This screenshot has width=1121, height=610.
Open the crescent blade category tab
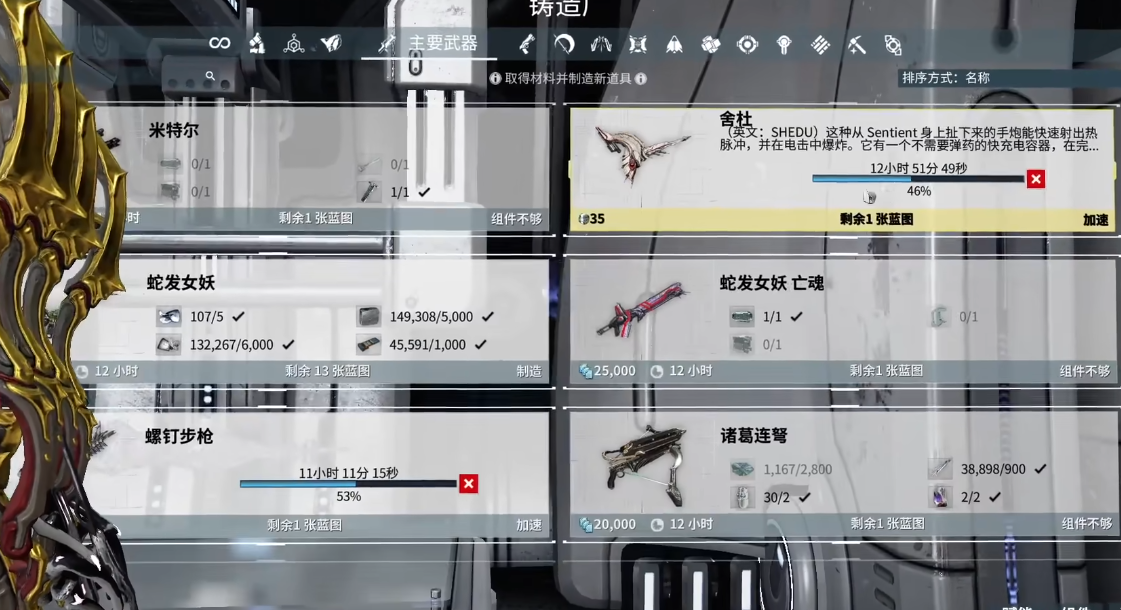click(x=564, y=44)
